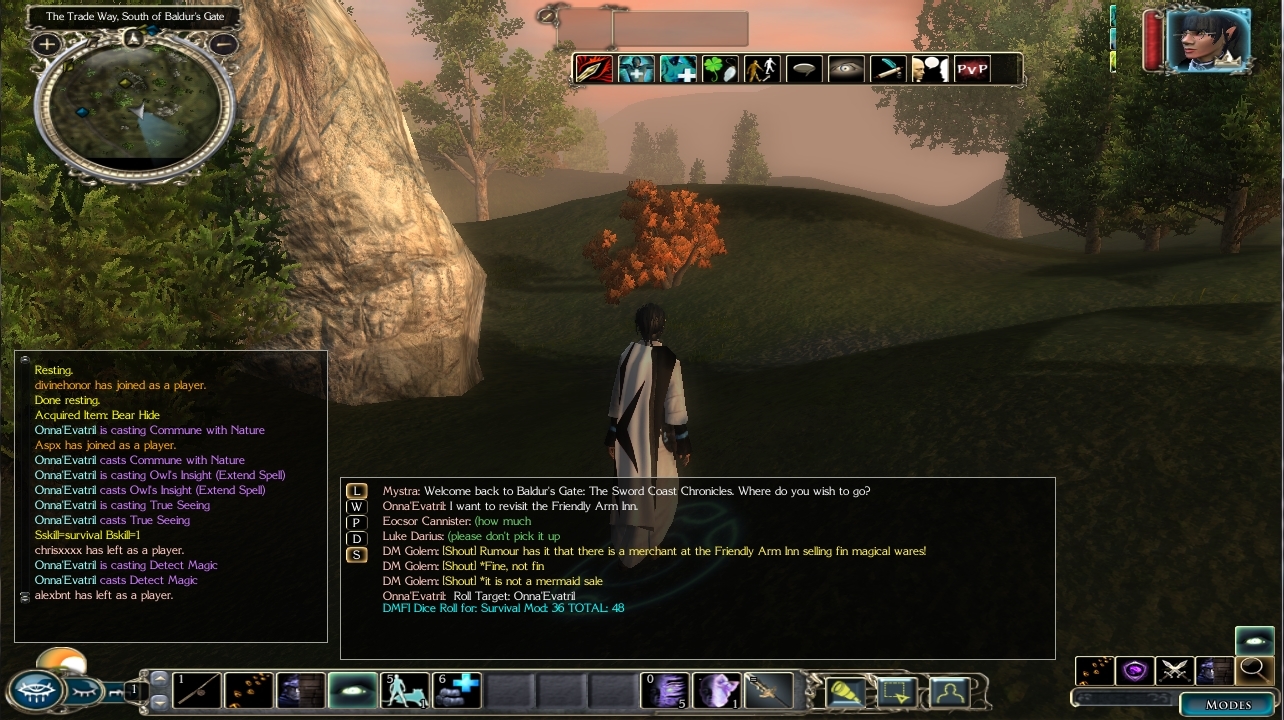Zoom out the minimap with the minus button
This screenshot has height=720, width=1284.
[224, 44]
